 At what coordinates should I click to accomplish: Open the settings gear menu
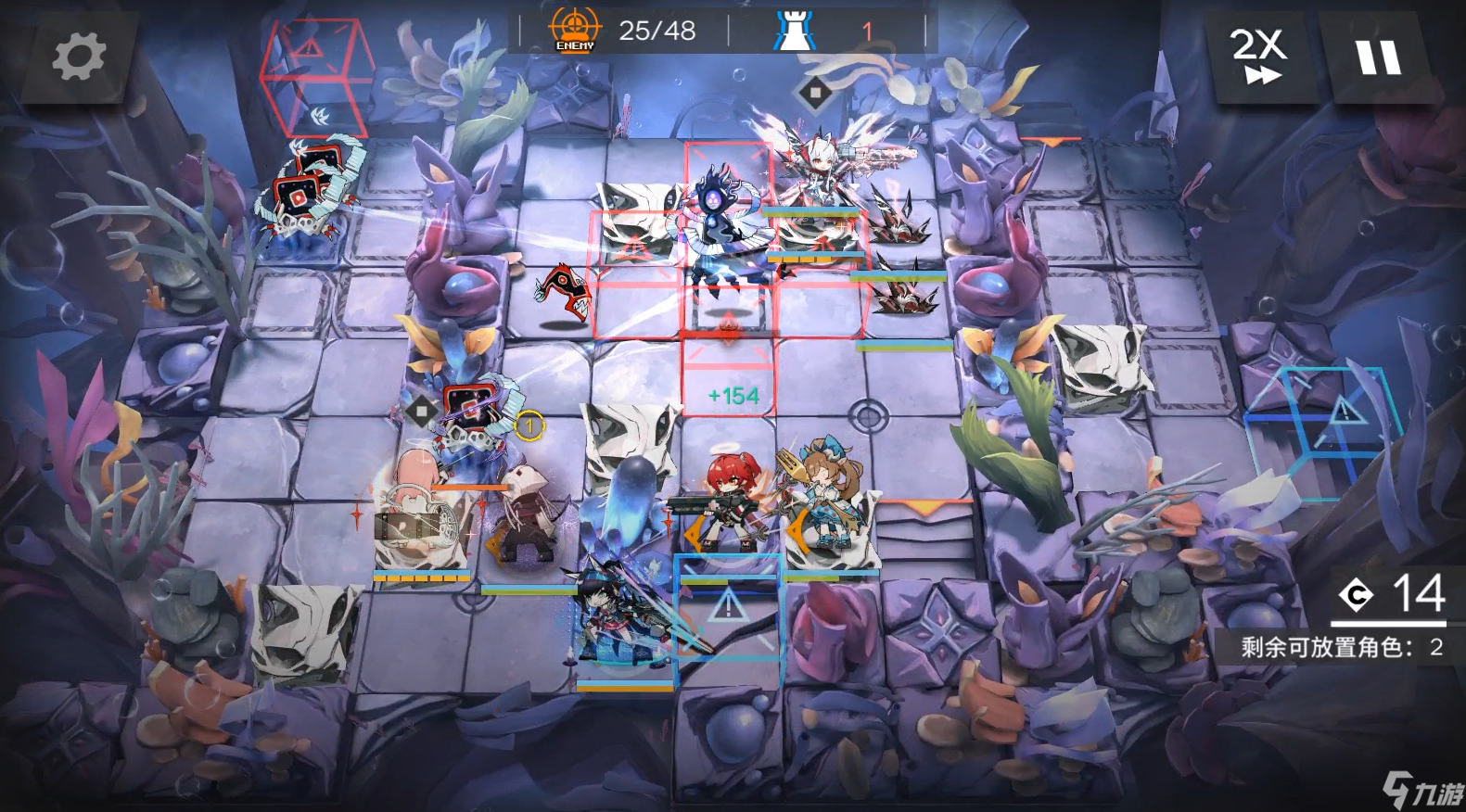coord(78,56)
